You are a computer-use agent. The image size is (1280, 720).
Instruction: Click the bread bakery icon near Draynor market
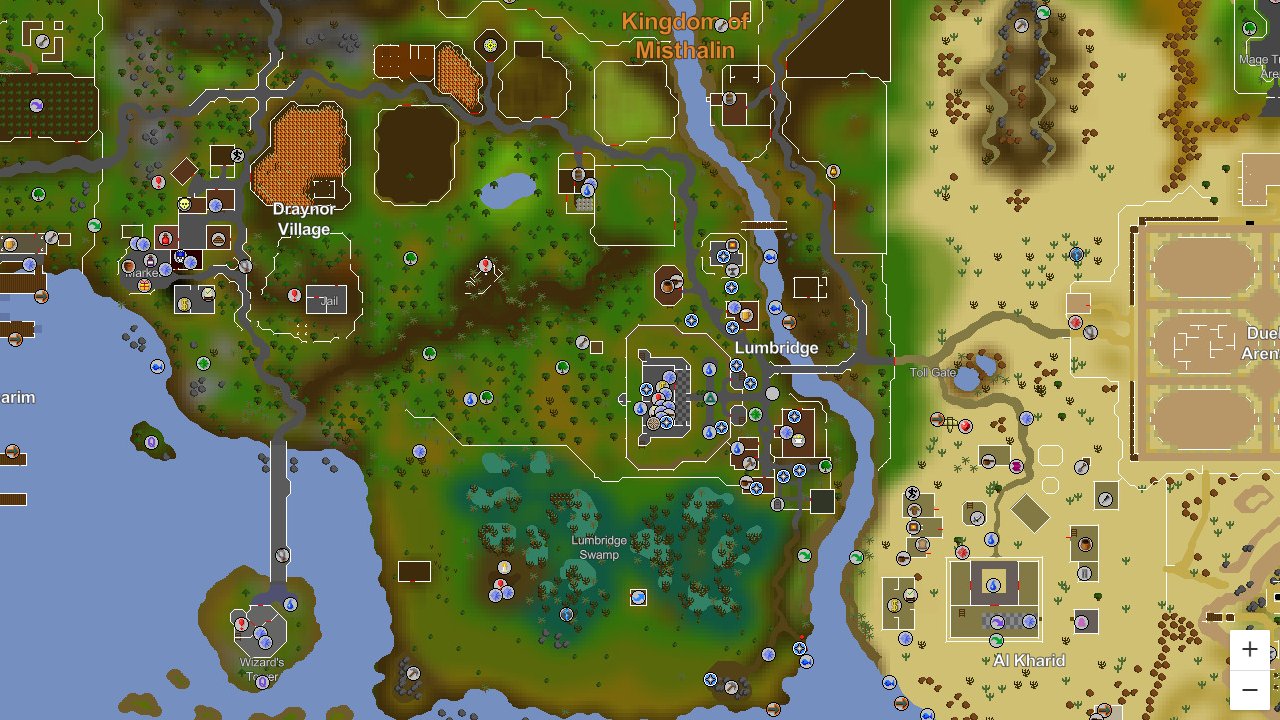coord(218,240)
